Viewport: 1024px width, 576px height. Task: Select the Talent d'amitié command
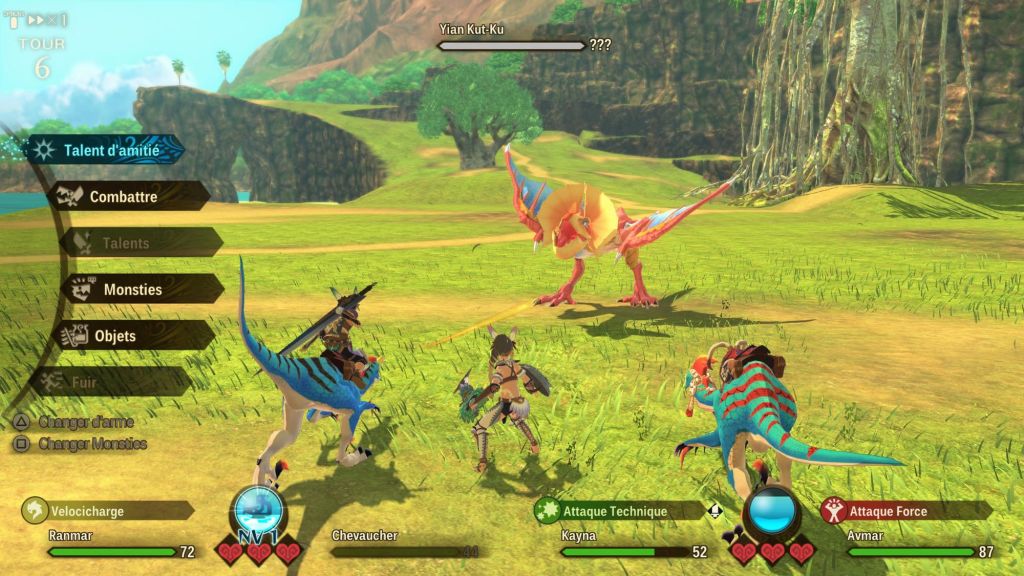click(x=108, y=150)
